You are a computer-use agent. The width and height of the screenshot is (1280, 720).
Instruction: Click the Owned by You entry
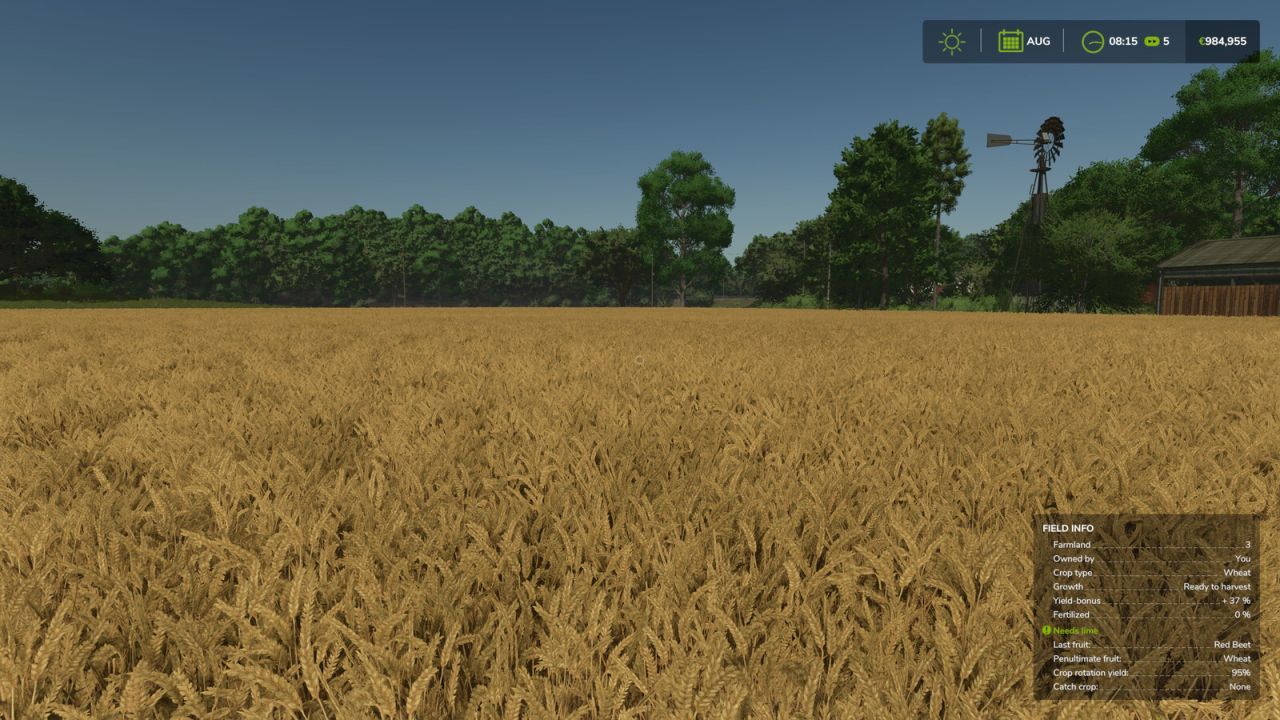point(1150,558)
